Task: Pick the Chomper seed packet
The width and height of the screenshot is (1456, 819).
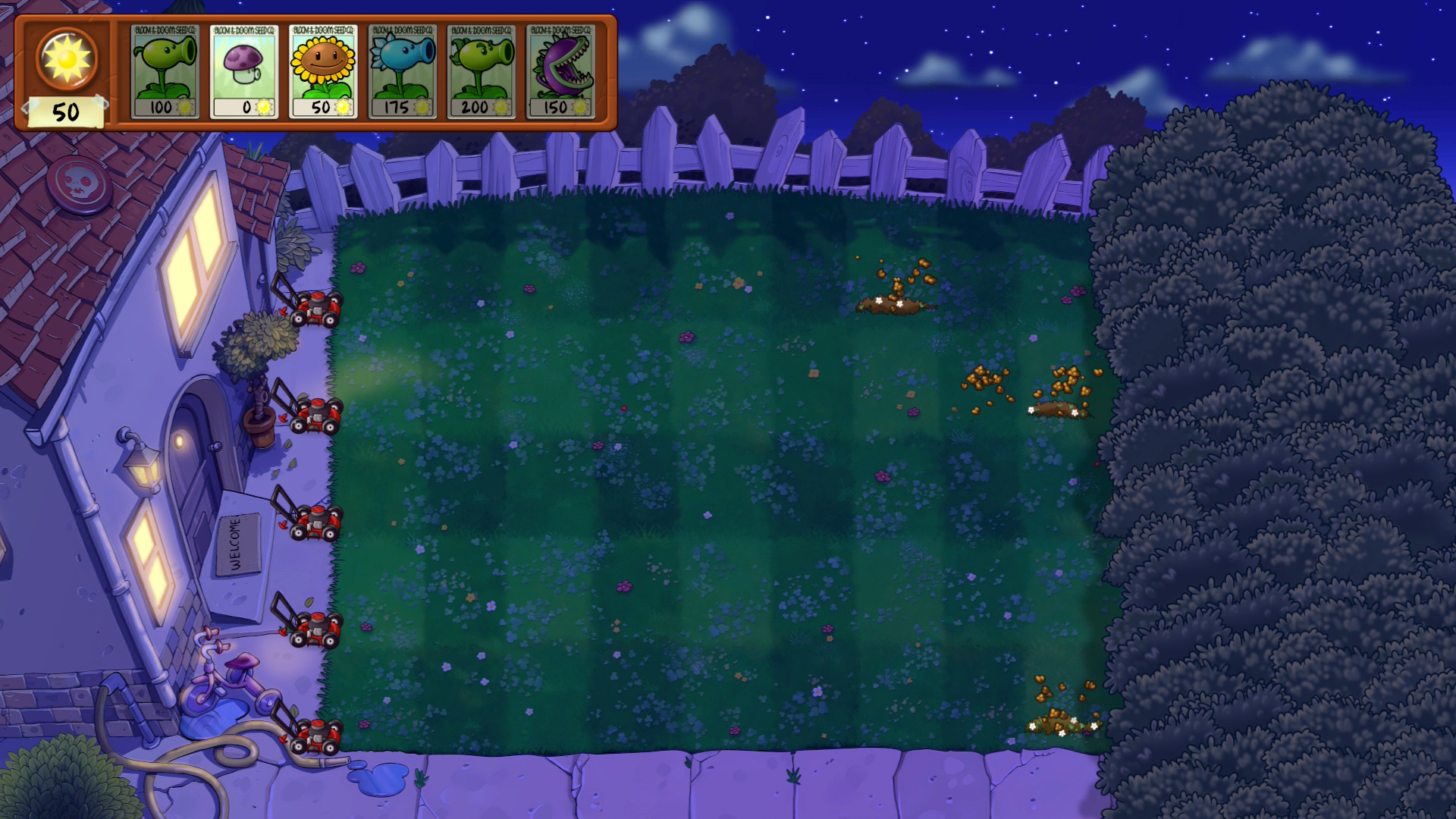Action: click(x=561, y=71)
